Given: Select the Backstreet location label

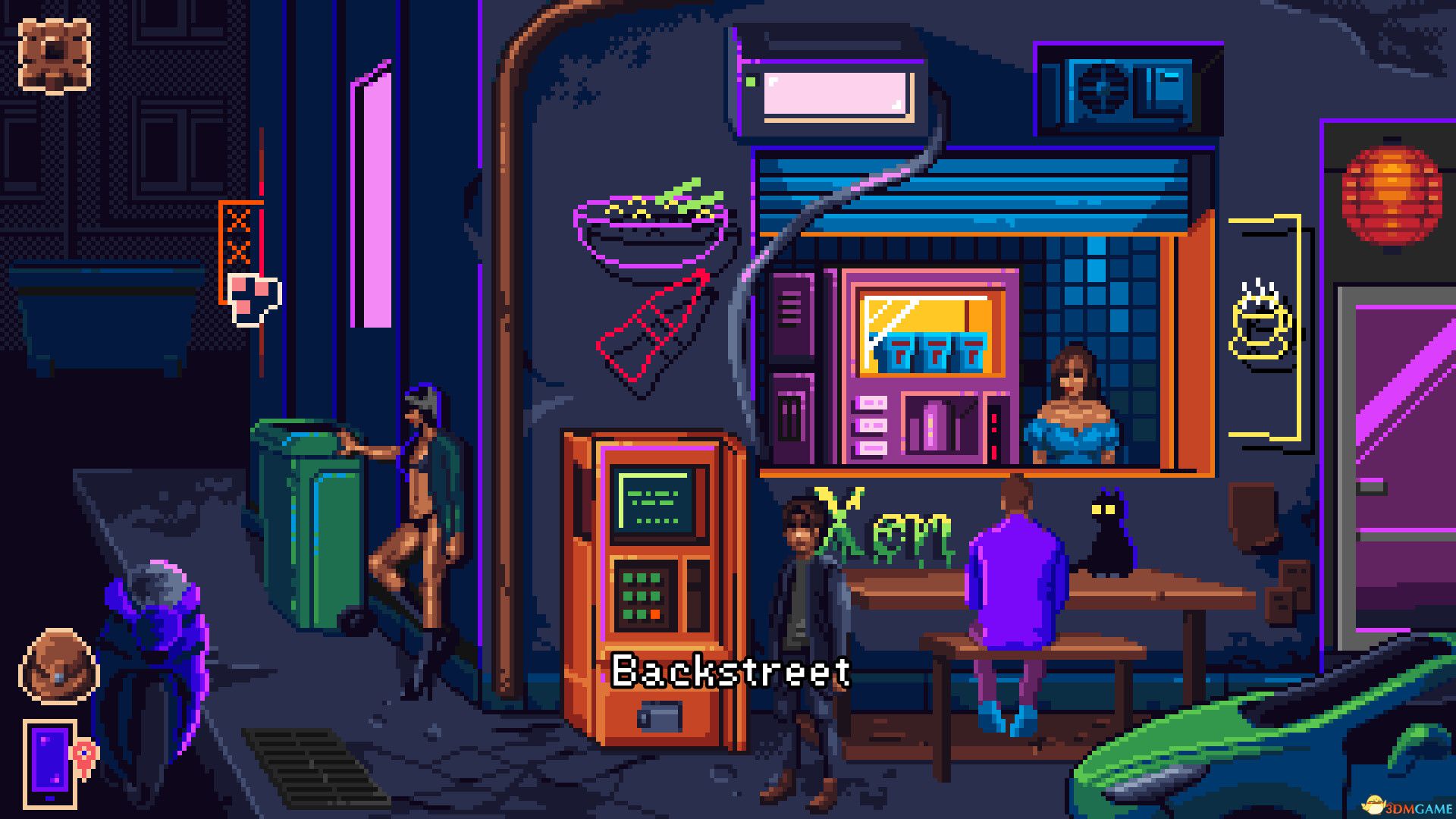Looking at the screenshot, I should click(x=730, y=670).
